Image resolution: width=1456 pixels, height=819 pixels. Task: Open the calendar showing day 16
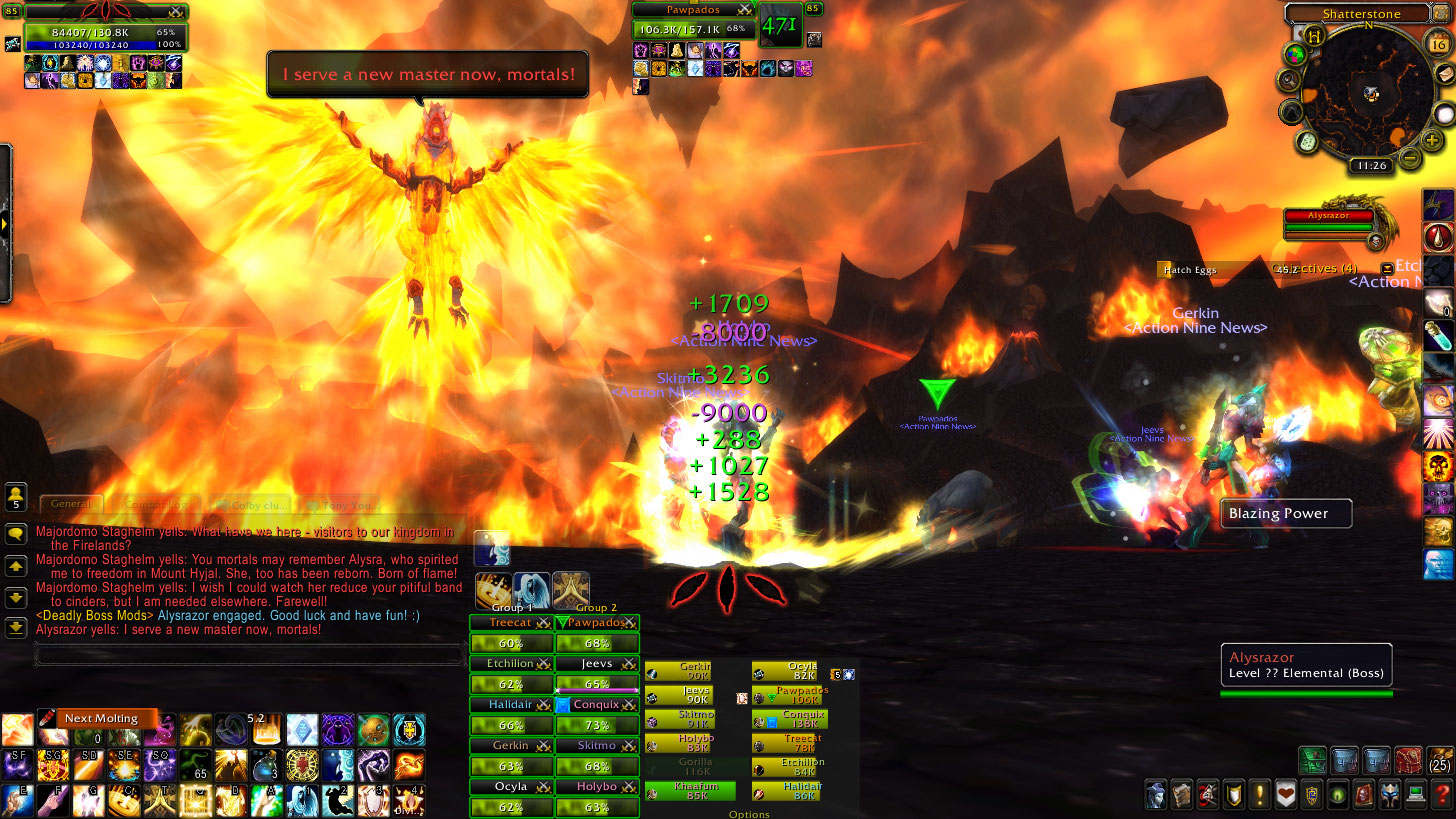(1438, 45)
